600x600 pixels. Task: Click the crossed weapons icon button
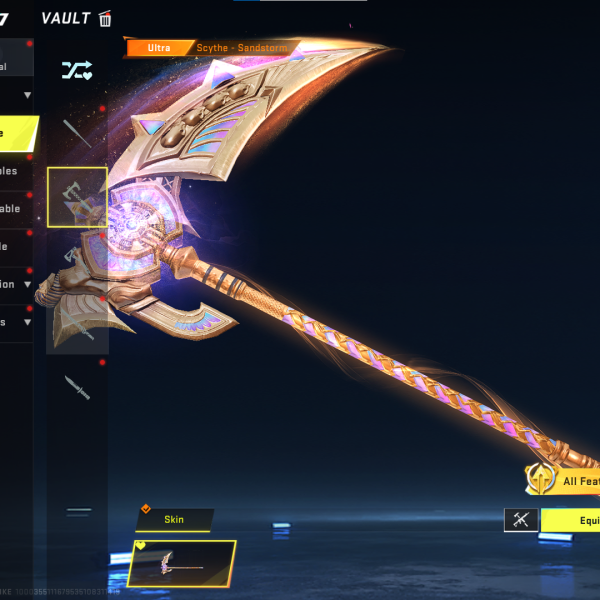(x=521, y=520)
